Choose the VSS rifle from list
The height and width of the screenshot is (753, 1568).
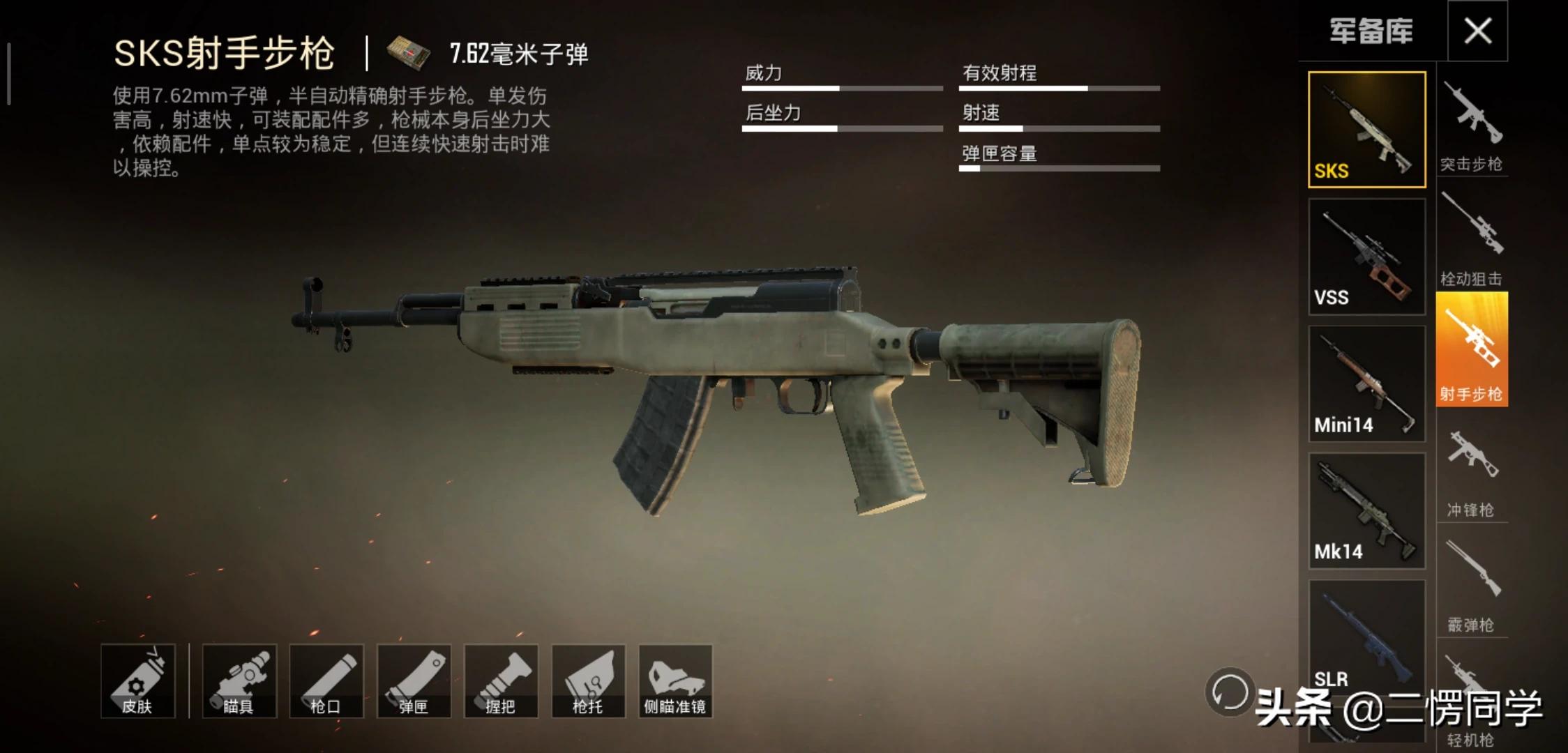pos(1366,257)
